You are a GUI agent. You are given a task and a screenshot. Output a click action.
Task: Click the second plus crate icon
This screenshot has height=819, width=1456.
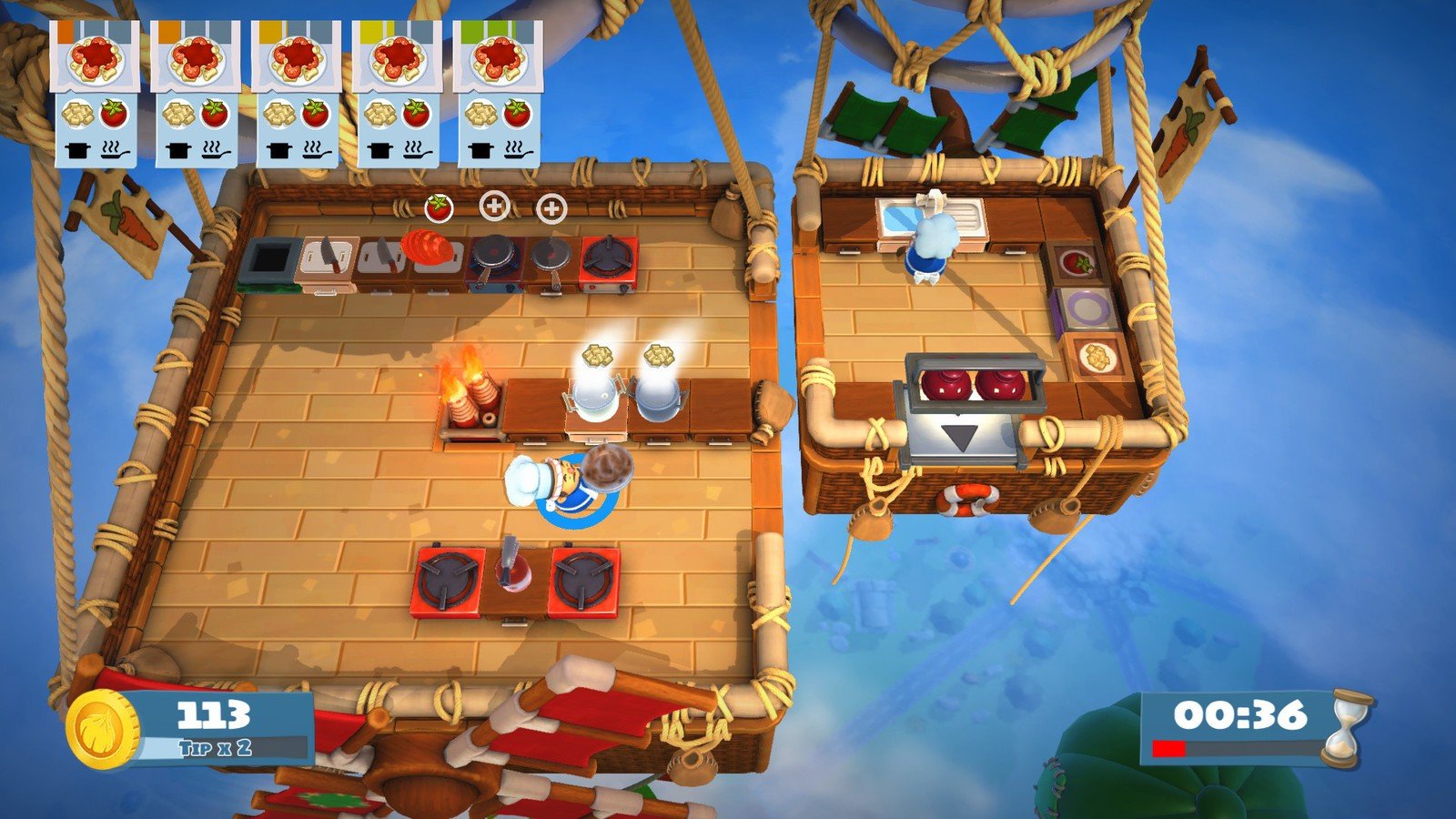point(550,207)
